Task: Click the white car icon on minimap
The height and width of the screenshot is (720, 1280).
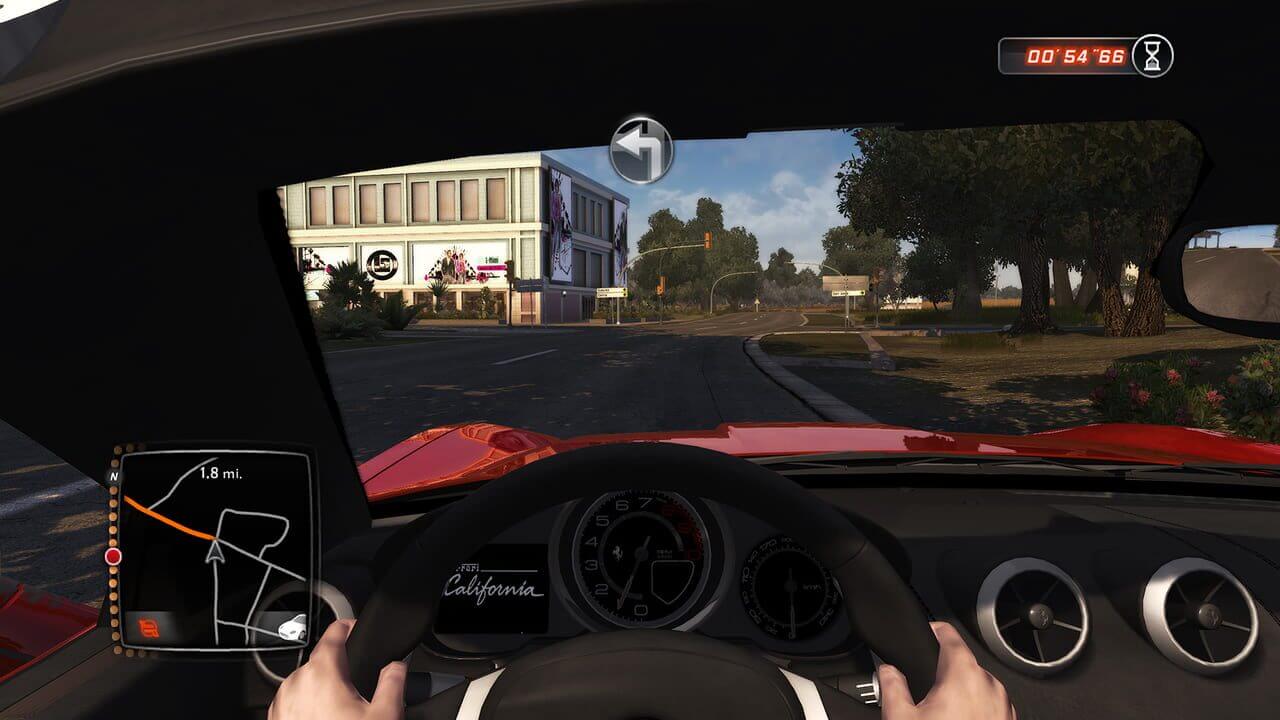Action: click(x=292, y=628)
